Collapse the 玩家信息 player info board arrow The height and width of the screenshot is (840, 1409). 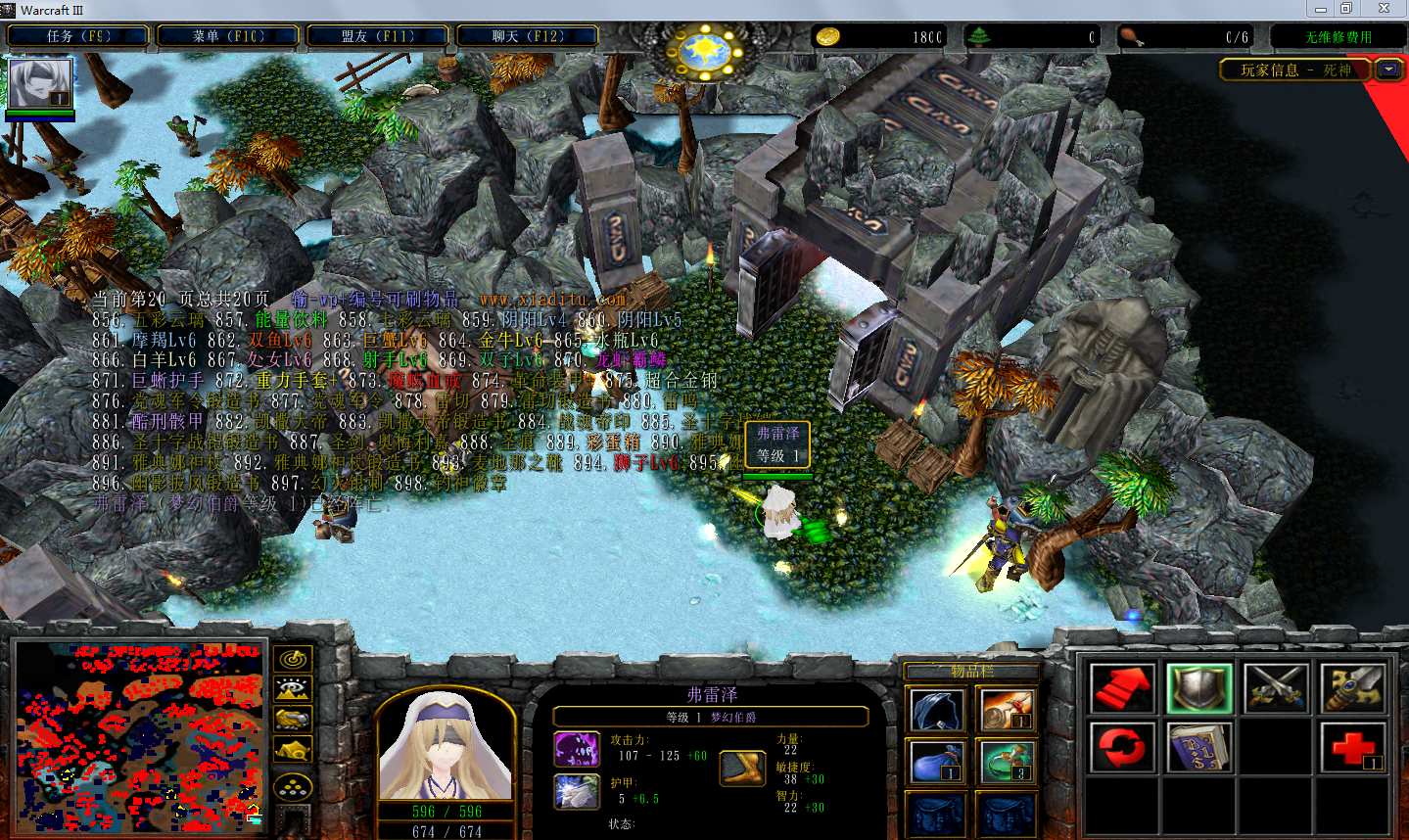[1388, 70]
